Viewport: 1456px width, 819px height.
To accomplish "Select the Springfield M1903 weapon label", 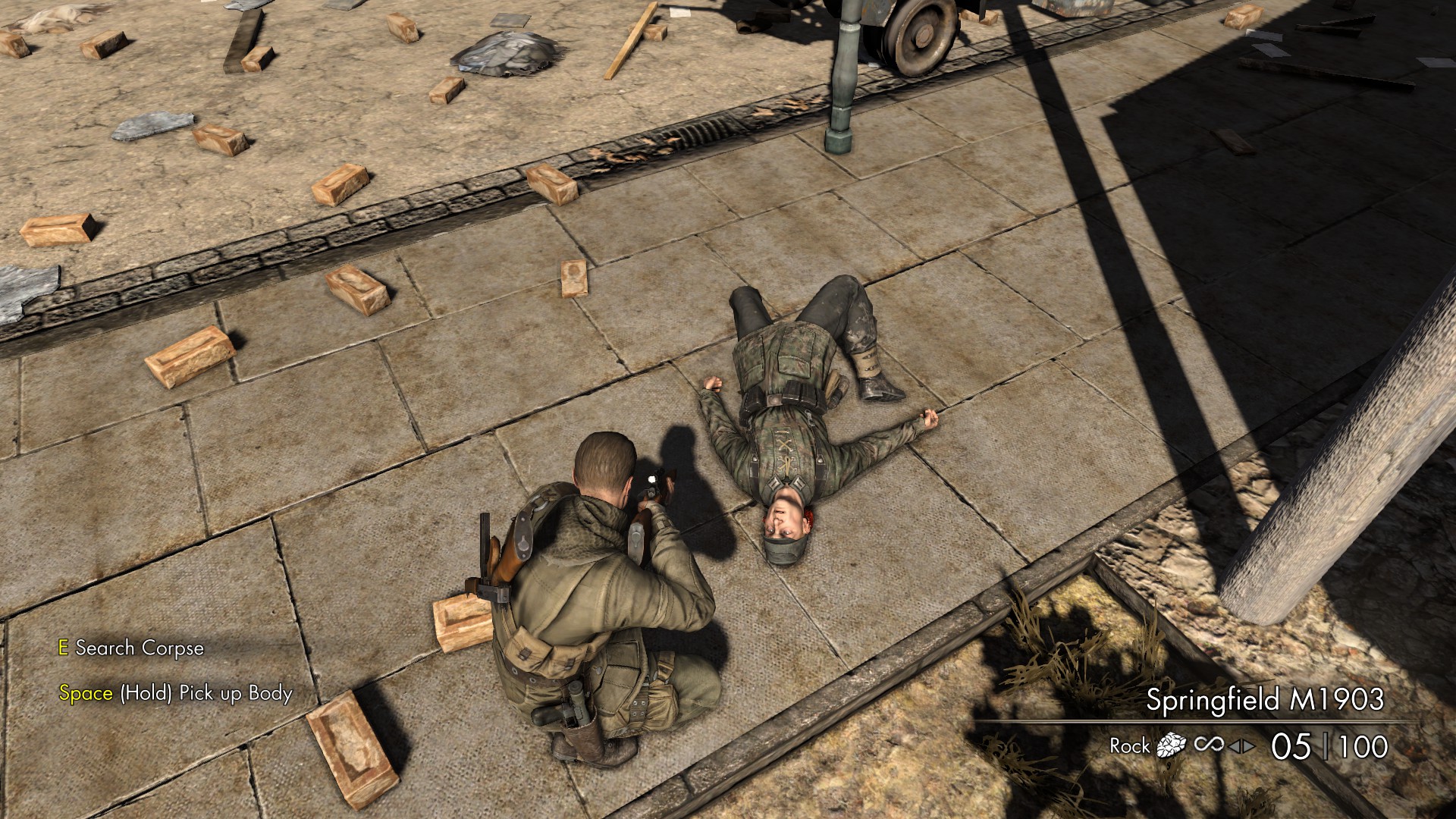I will [1264, 699].
